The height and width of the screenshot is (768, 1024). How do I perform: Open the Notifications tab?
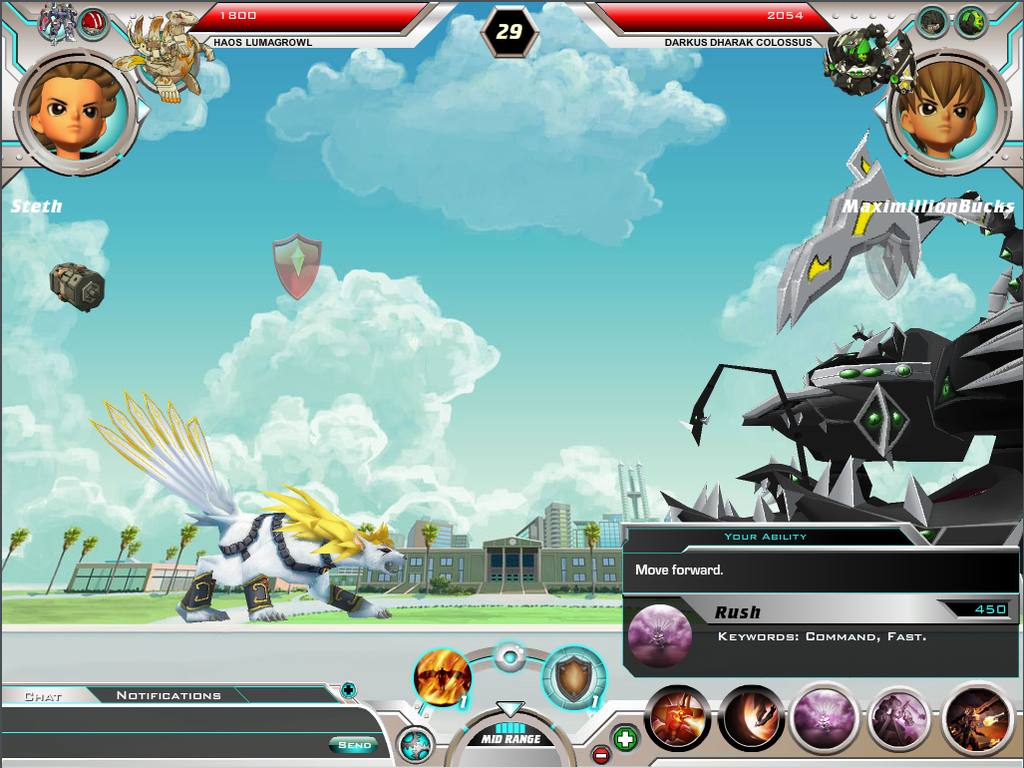pyautogui.click(x=168, y=695)
